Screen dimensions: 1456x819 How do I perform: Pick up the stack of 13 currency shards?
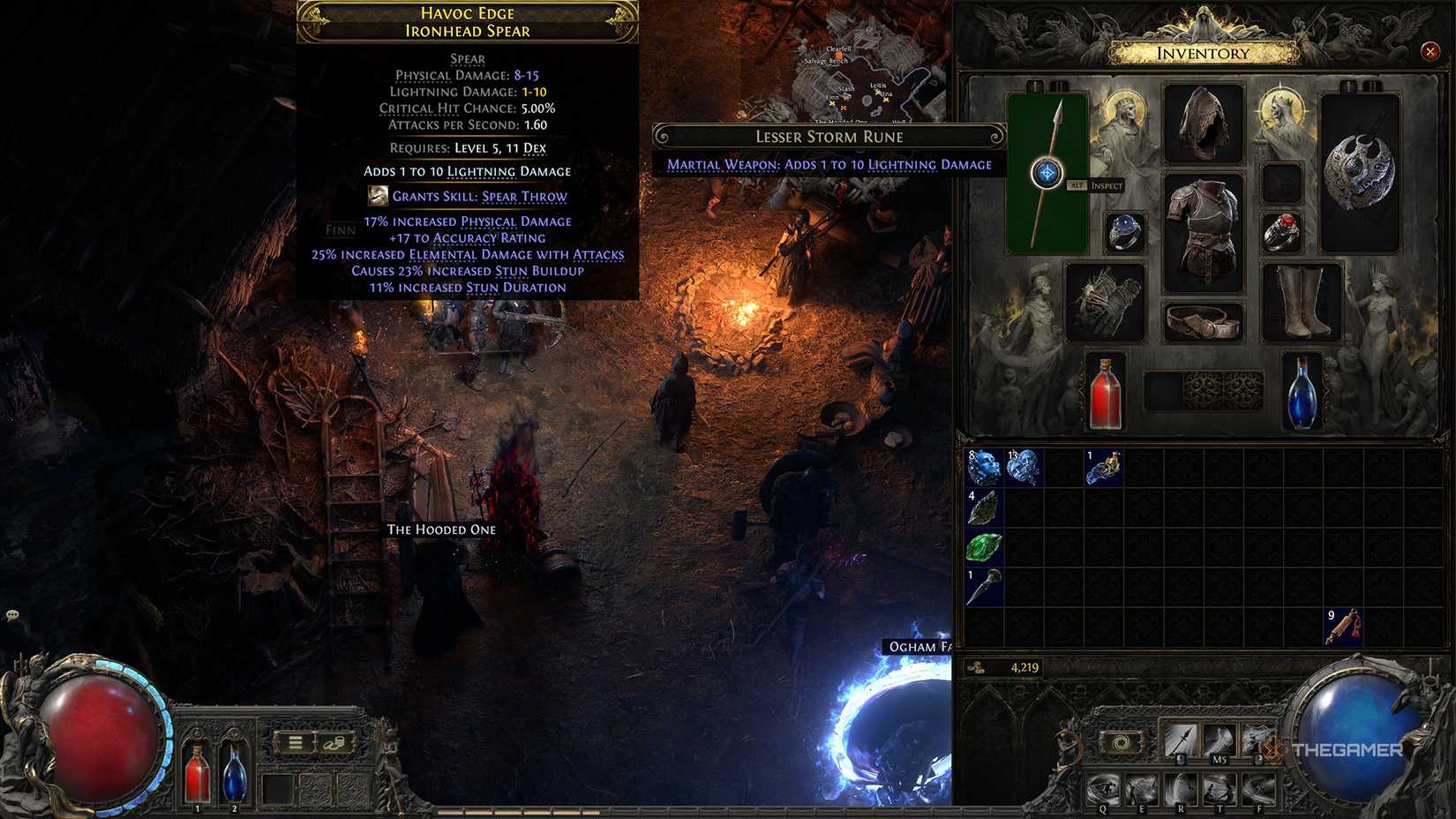1022,469
